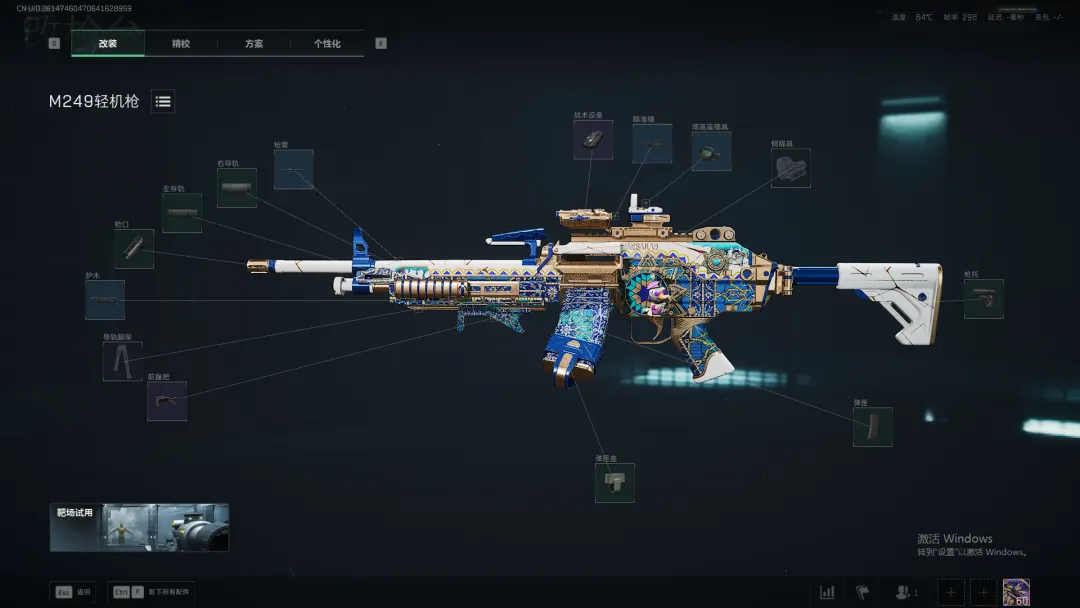Viewport: 1080px width, 608px height.
Task: Select the 个性化 tab
Action: pos(327,44)
